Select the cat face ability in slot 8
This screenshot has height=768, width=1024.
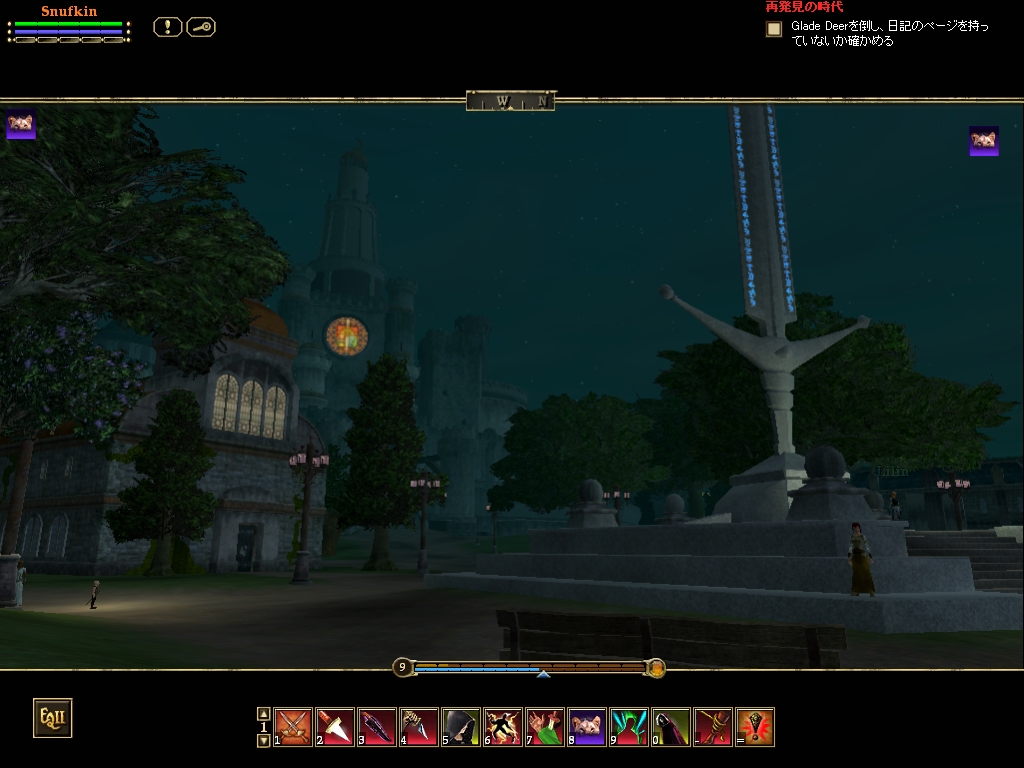click(588, 727)
